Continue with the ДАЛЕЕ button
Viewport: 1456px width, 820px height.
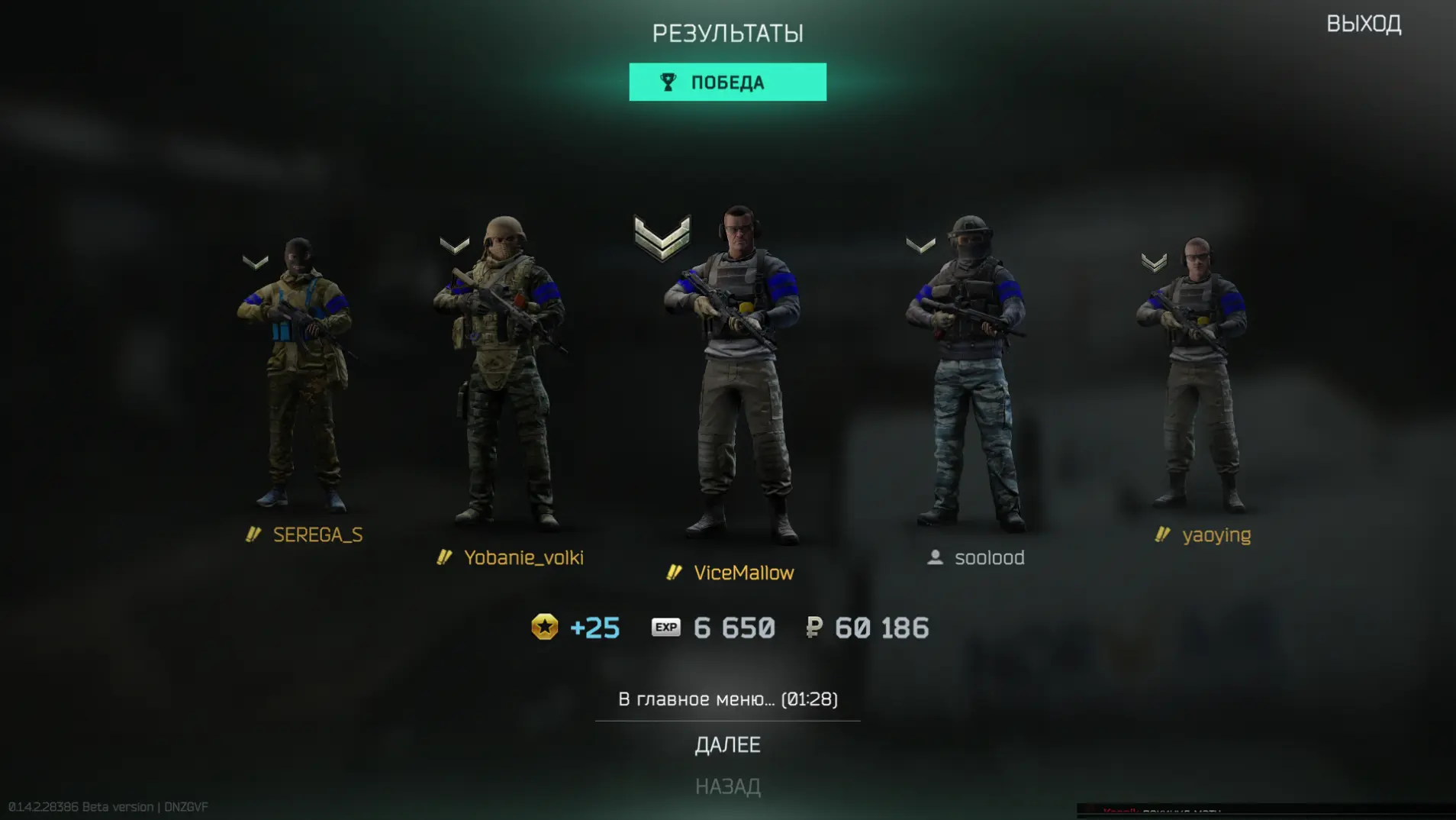(727, 745)
